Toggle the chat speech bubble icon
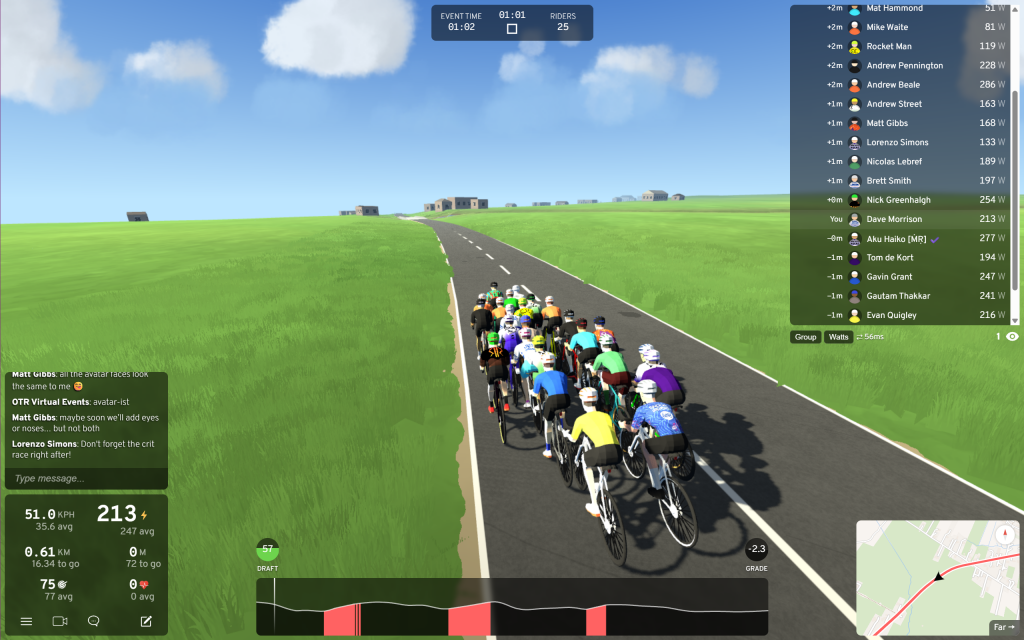1024x640 pixels. (x=93, y=621)
